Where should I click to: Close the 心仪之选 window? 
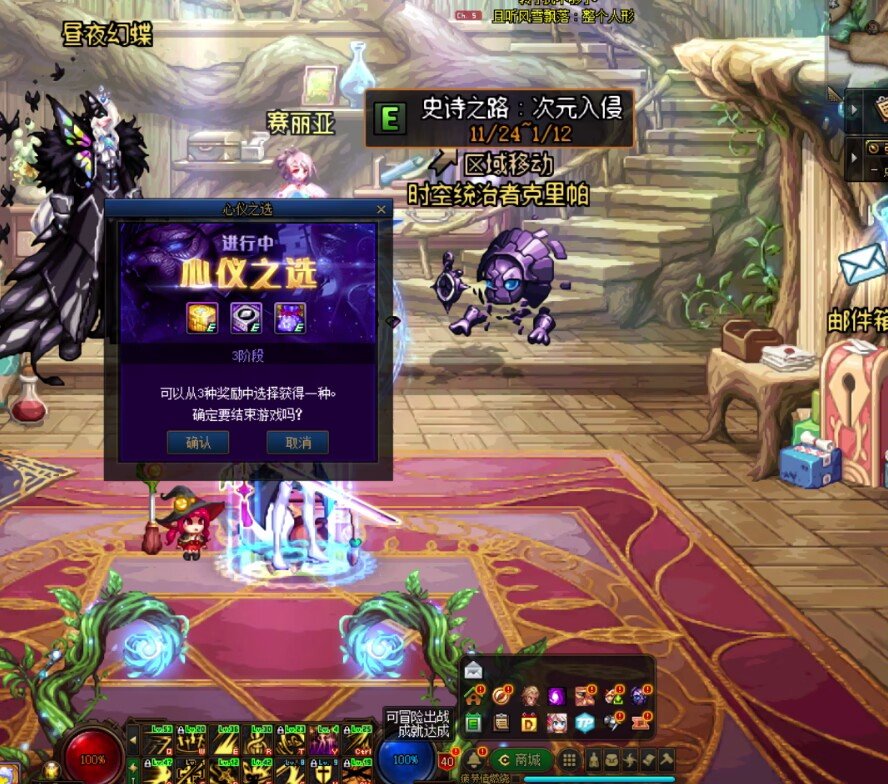(x=380, y=210)
